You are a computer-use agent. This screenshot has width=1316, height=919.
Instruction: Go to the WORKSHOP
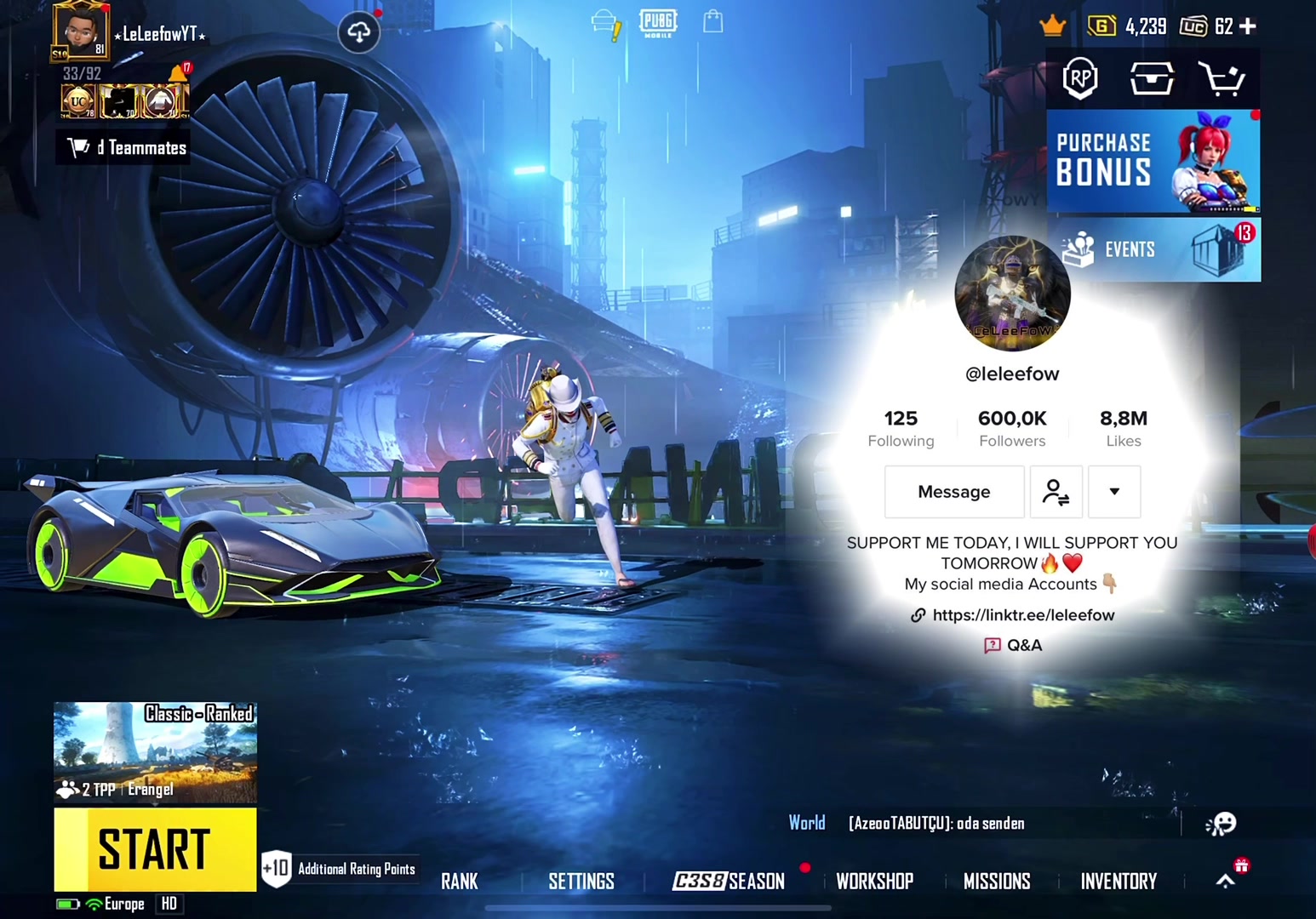click(x=874, y=882)
